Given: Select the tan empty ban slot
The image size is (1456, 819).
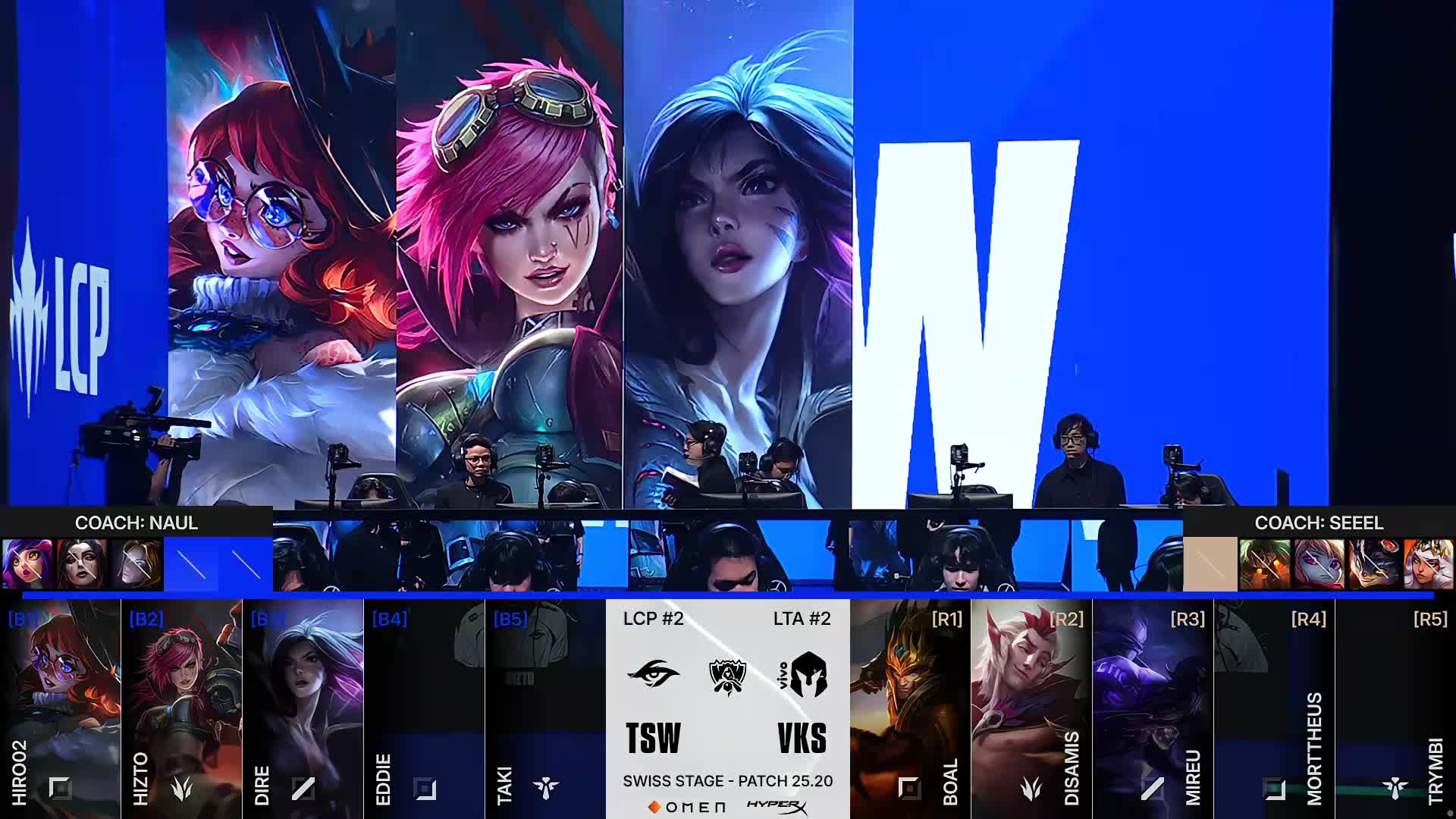Looking at the screenshot, I should (1210, 563).
